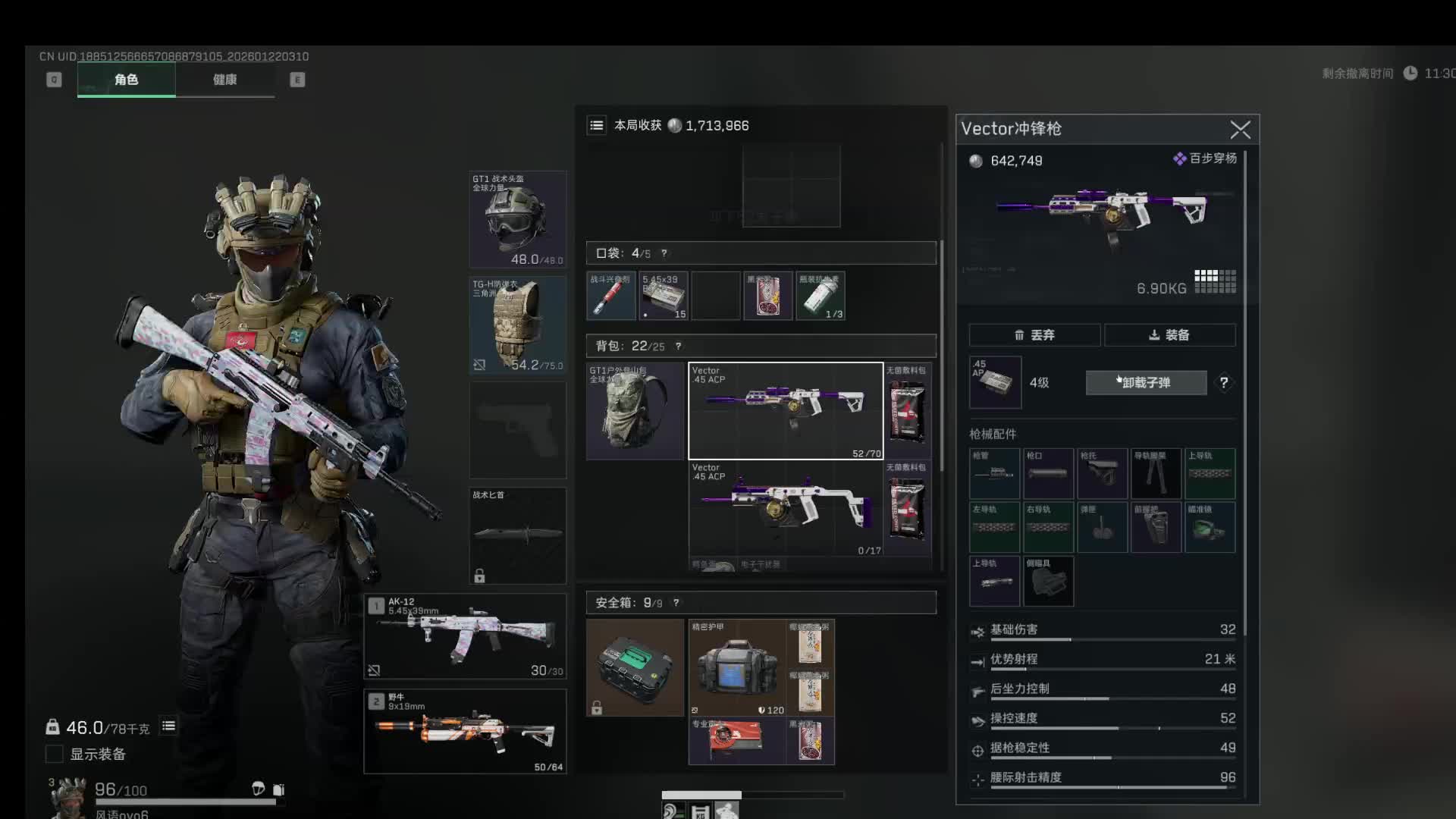Open the carry weight details list icon
Viewport: 1456px width, 819px height.
point(168,726)
